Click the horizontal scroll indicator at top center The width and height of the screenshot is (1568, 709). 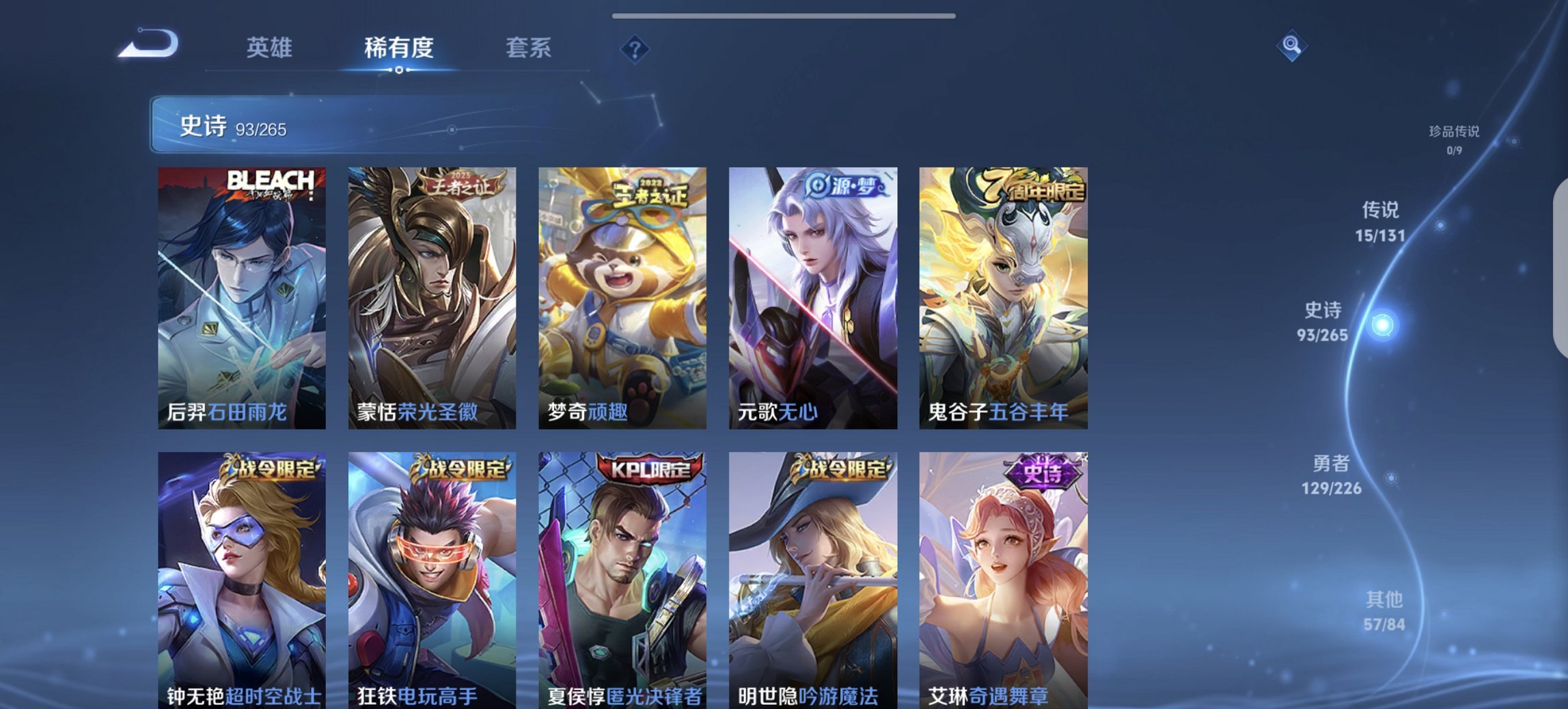(784, 15)
